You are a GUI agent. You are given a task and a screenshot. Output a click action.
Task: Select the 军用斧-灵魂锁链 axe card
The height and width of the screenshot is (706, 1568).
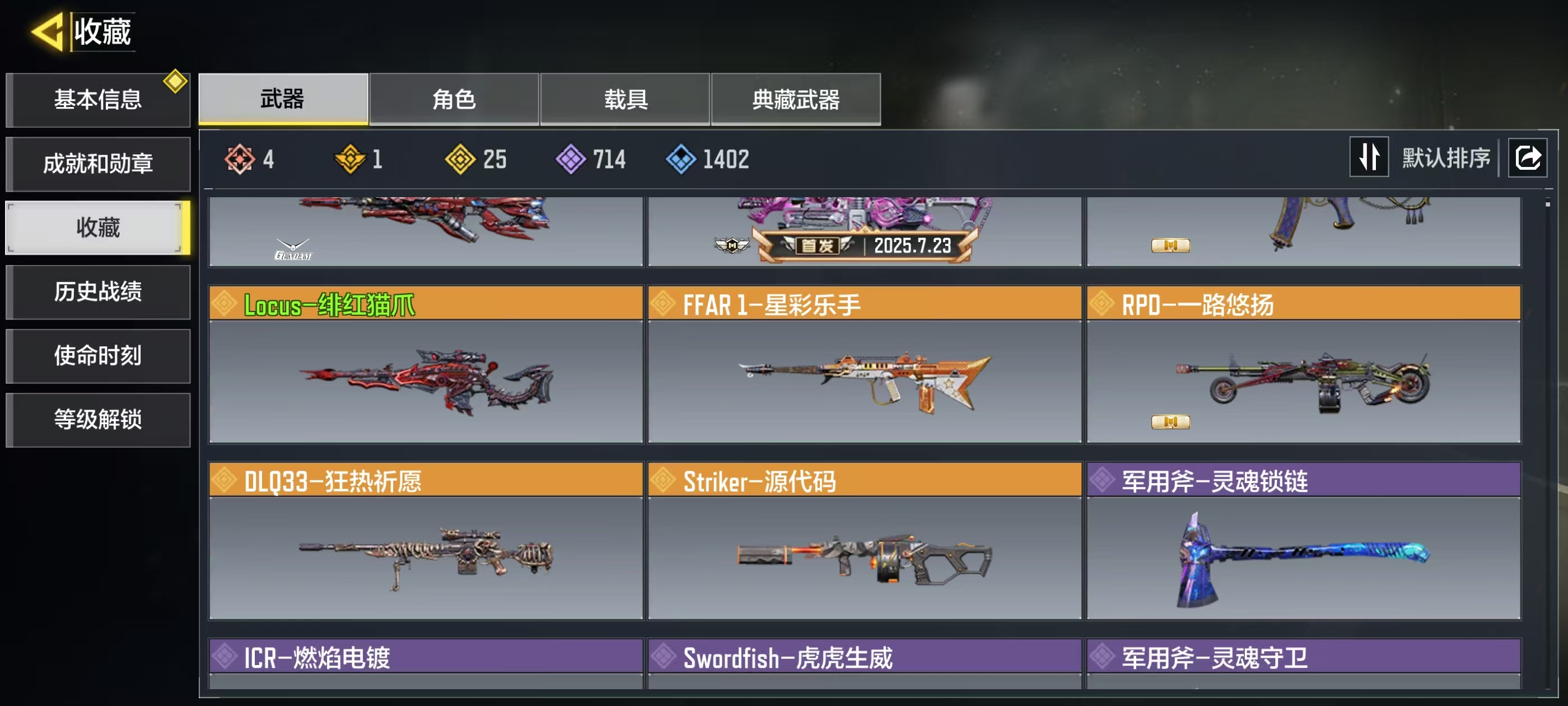click(1303, 541)
